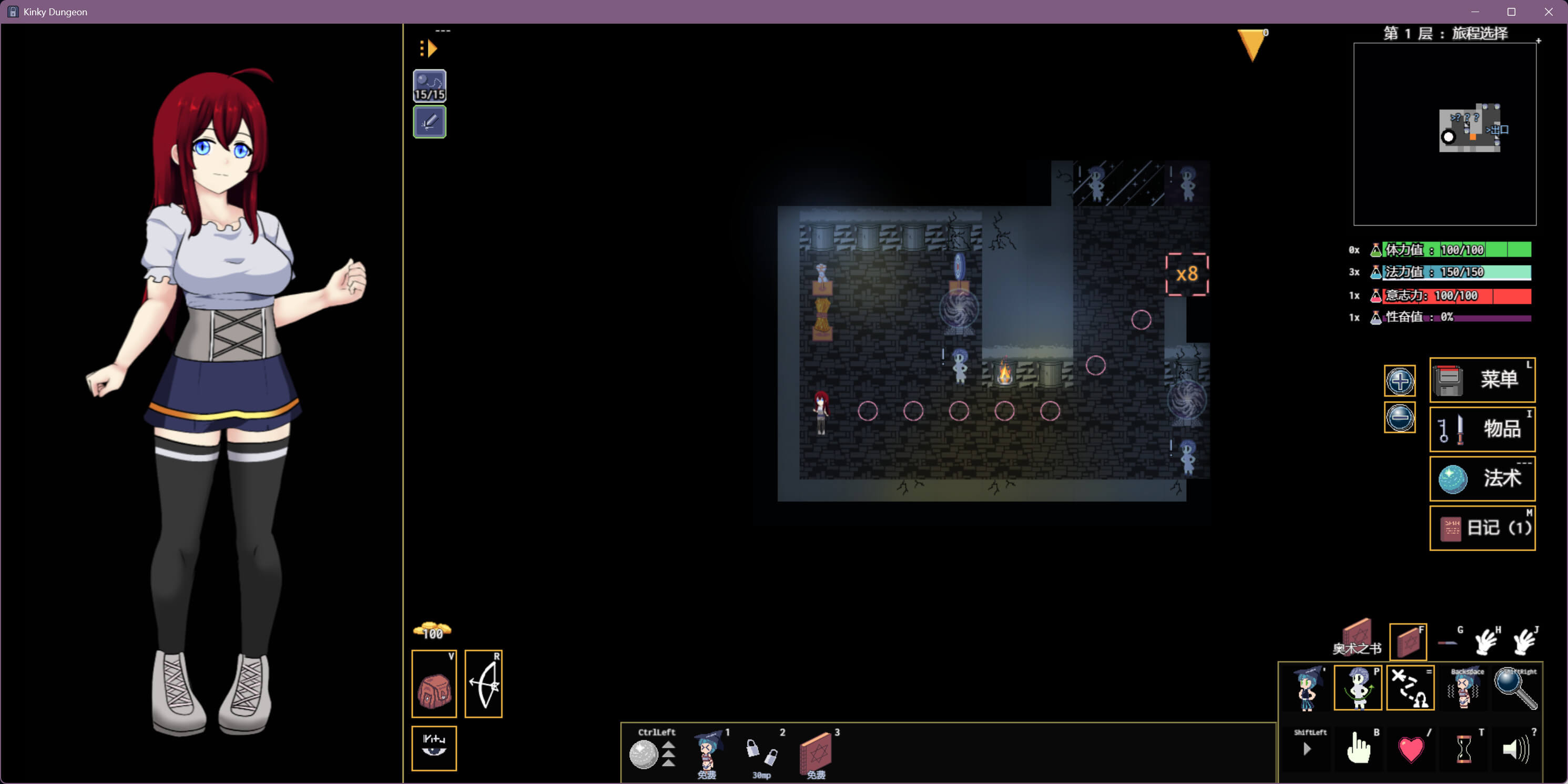This screenshot has width=1568, height=784.
Task: Click the pointing hand icon
Action: (x=1358, y=749)
